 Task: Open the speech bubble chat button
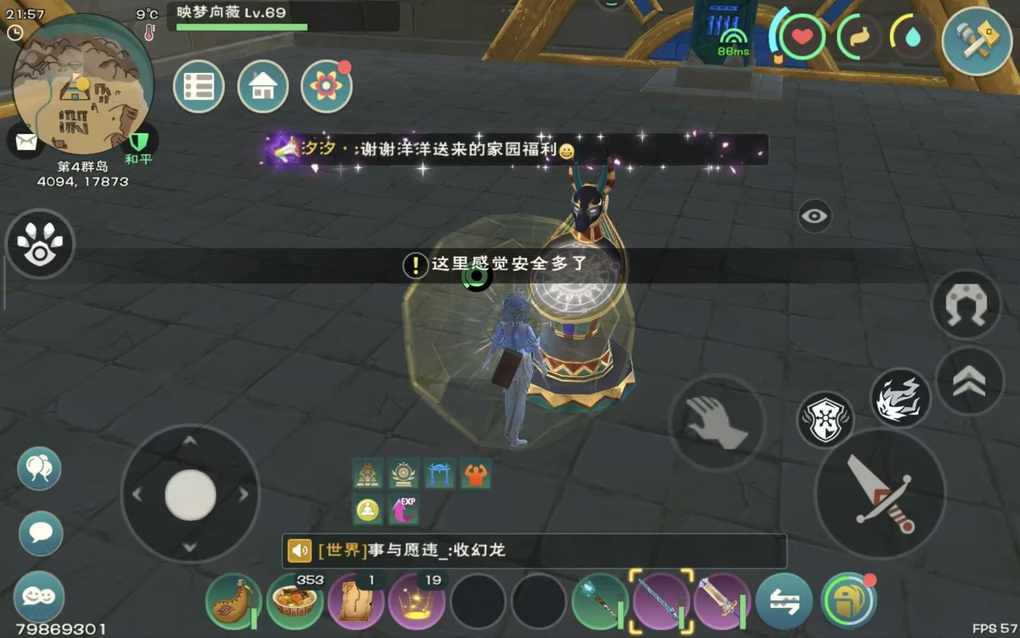41,533
